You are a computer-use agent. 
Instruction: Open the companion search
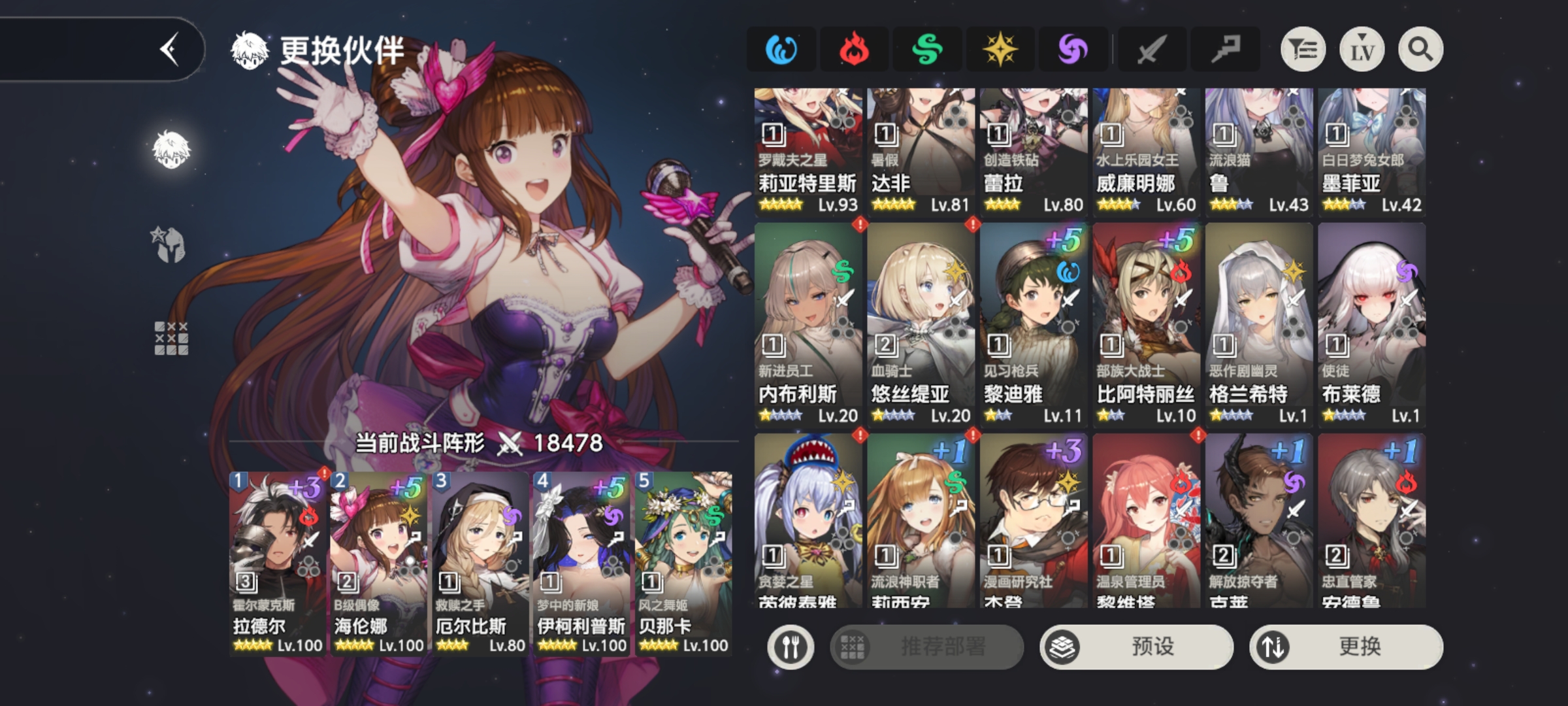1420,50
